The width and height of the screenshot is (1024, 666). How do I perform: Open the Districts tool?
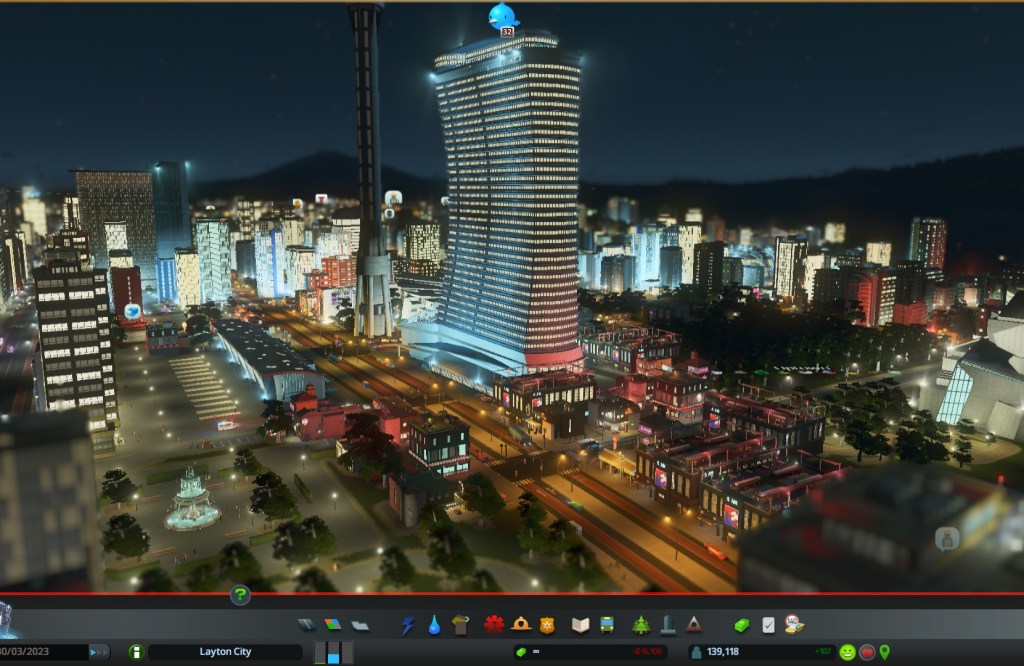coord(360,625)
